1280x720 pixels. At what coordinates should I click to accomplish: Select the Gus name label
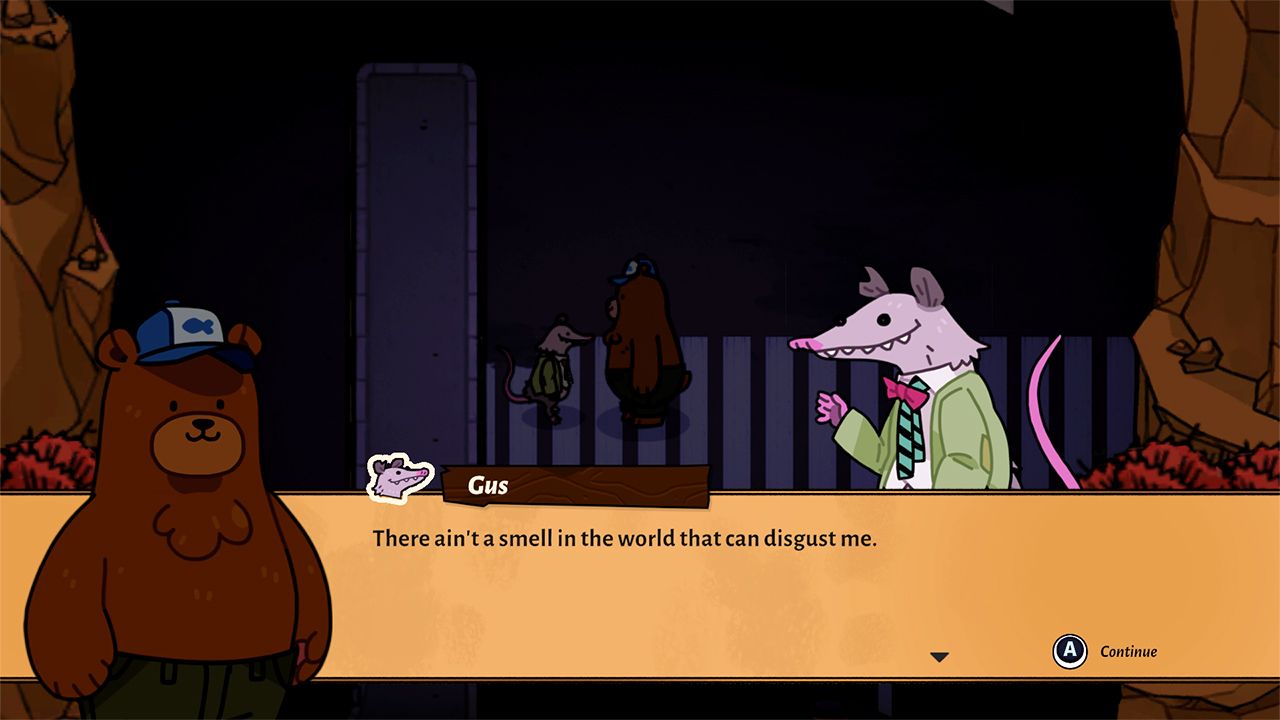point(487,486)
